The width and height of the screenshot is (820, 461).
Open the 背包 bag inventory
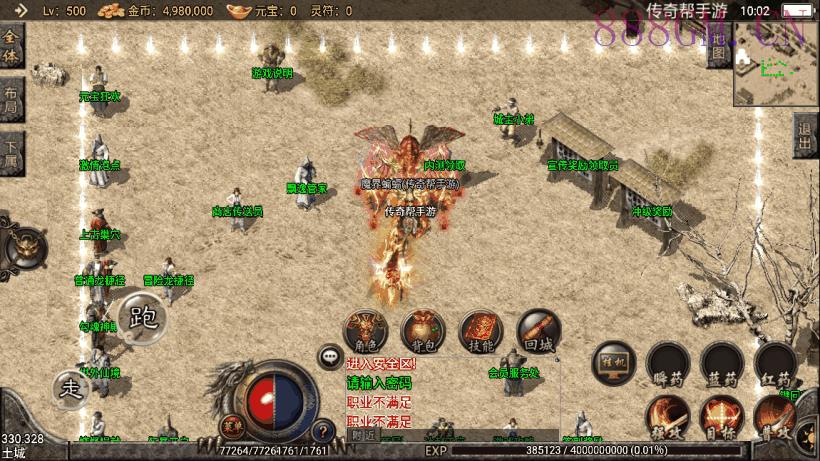pyautogui.click(x=423, y=331)
